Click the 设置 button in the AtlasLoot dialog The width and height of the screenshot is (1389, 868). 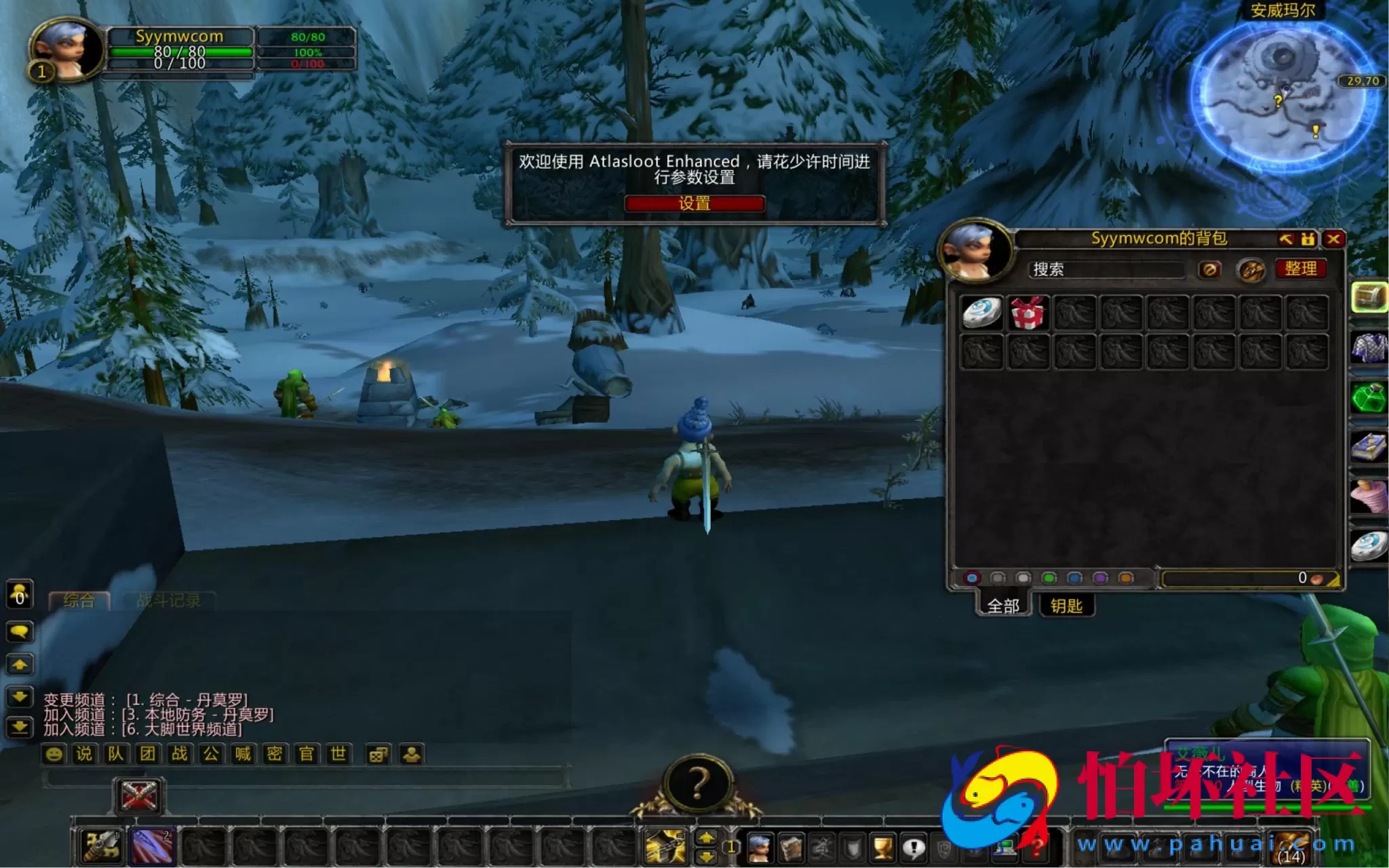pos(694,204)
